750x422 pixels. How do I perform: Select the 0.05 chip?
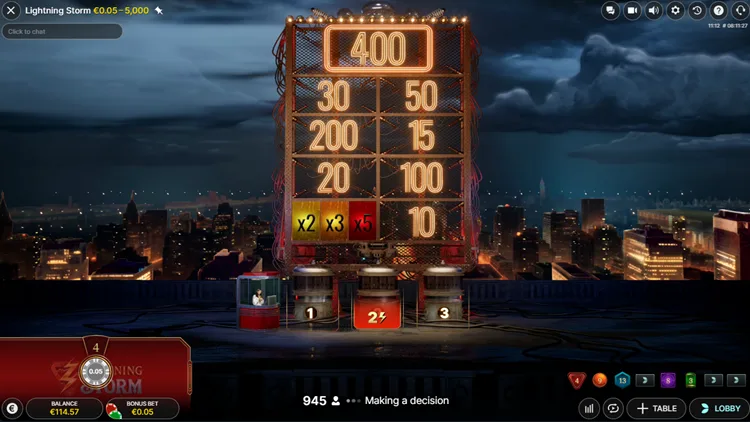[96, 372]
